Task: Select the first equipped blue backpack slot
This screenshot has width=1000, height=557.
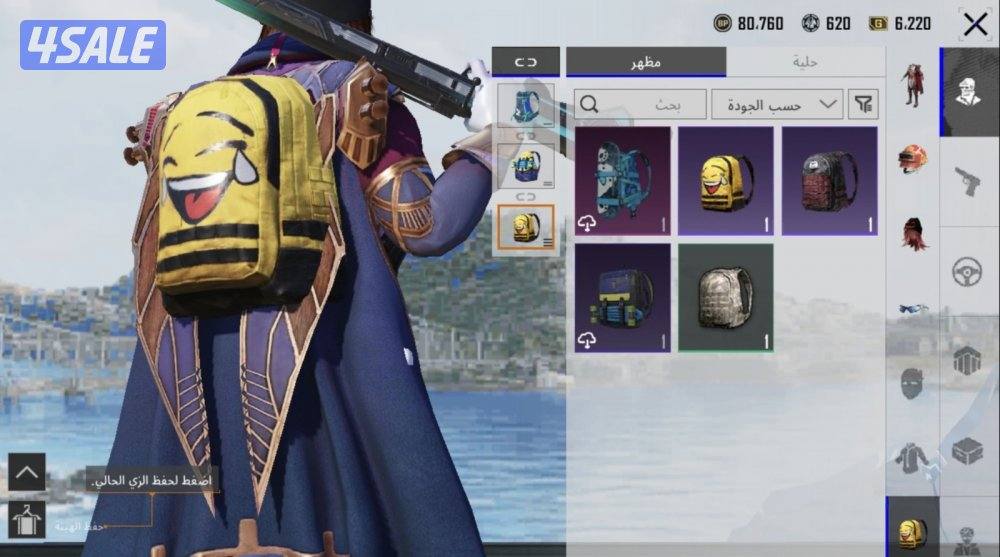Action: pyautogui.click(x=526, y=105)
